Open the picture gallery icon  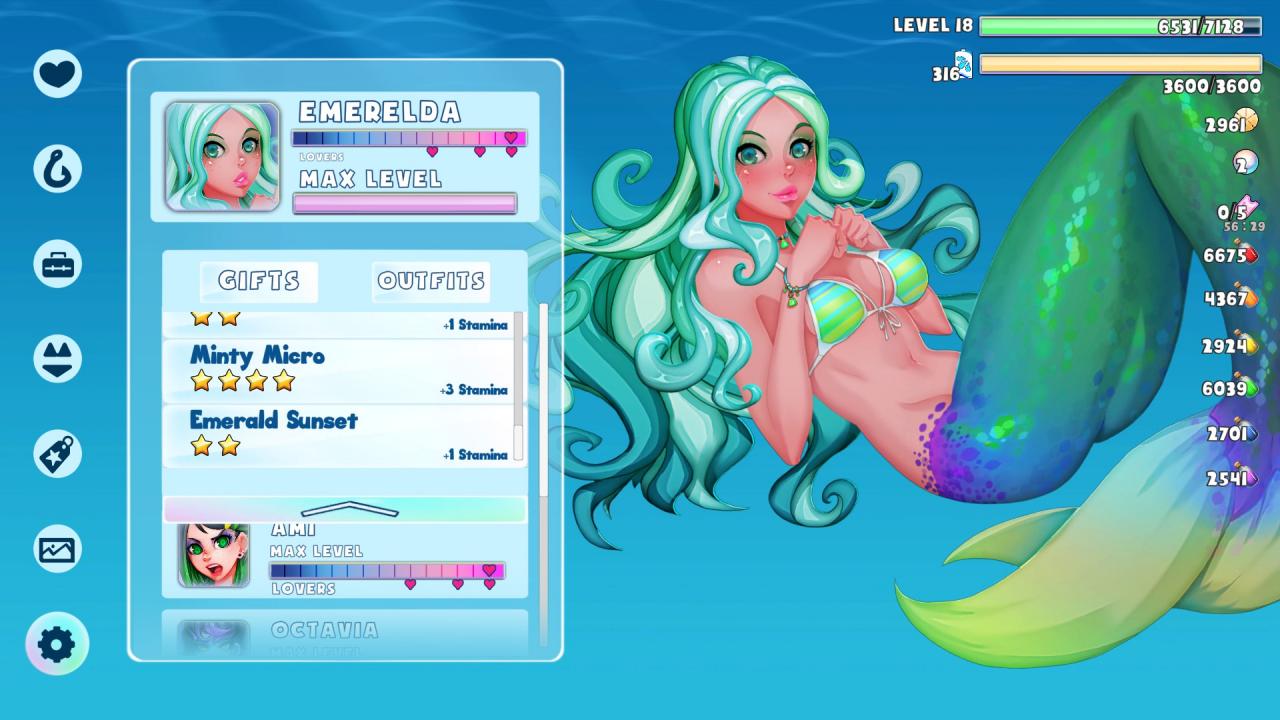[57, 549]
